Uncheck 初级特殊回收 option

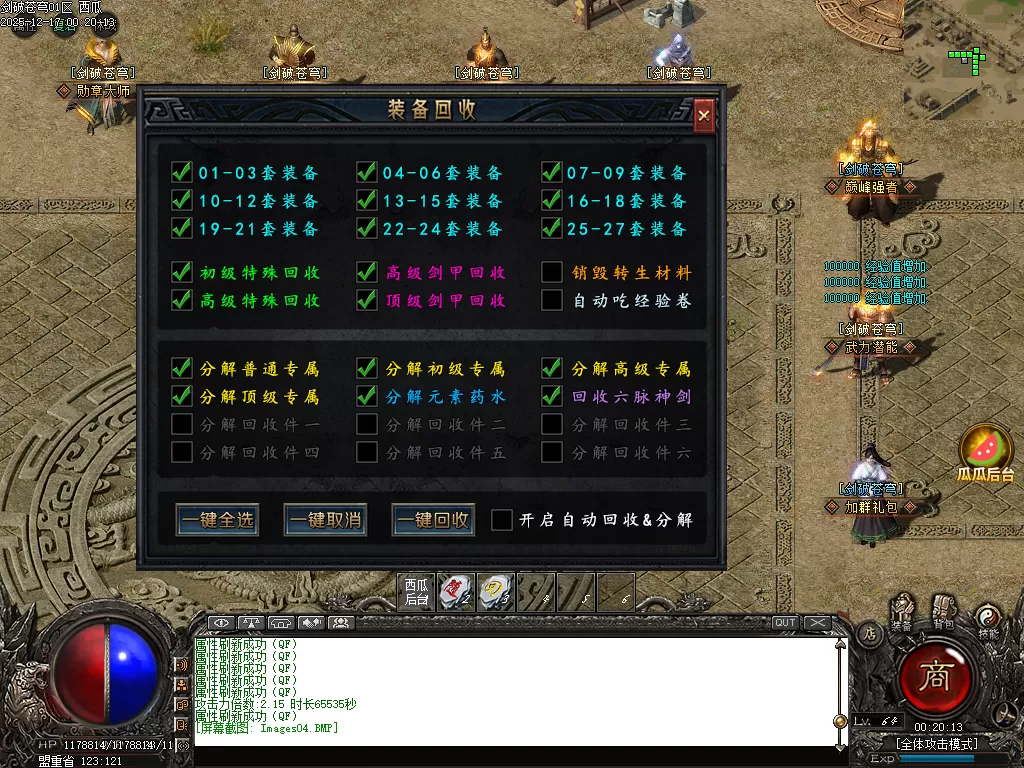tap(182, 272)
